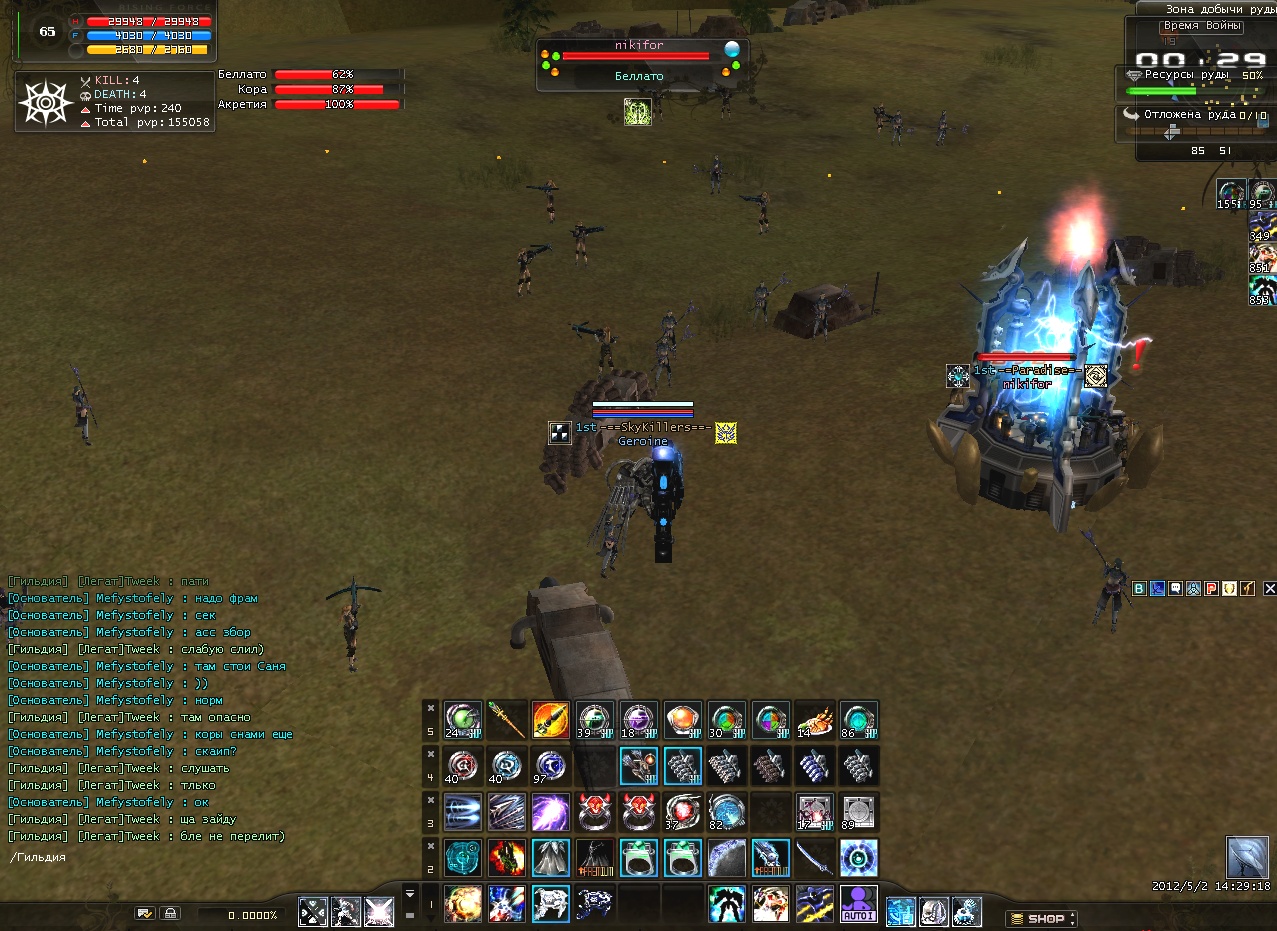The image size is (1277, 931).
Task: Click the teal B button in mini toolbar
Action: 1139,589
